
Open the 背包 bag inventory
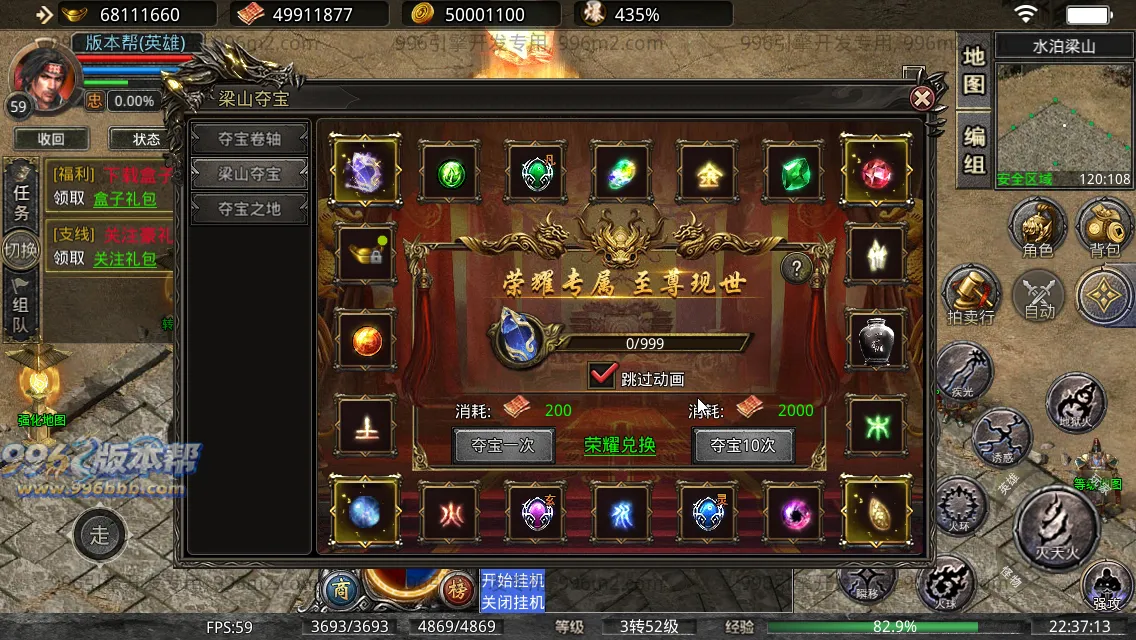coord(1104,228)
